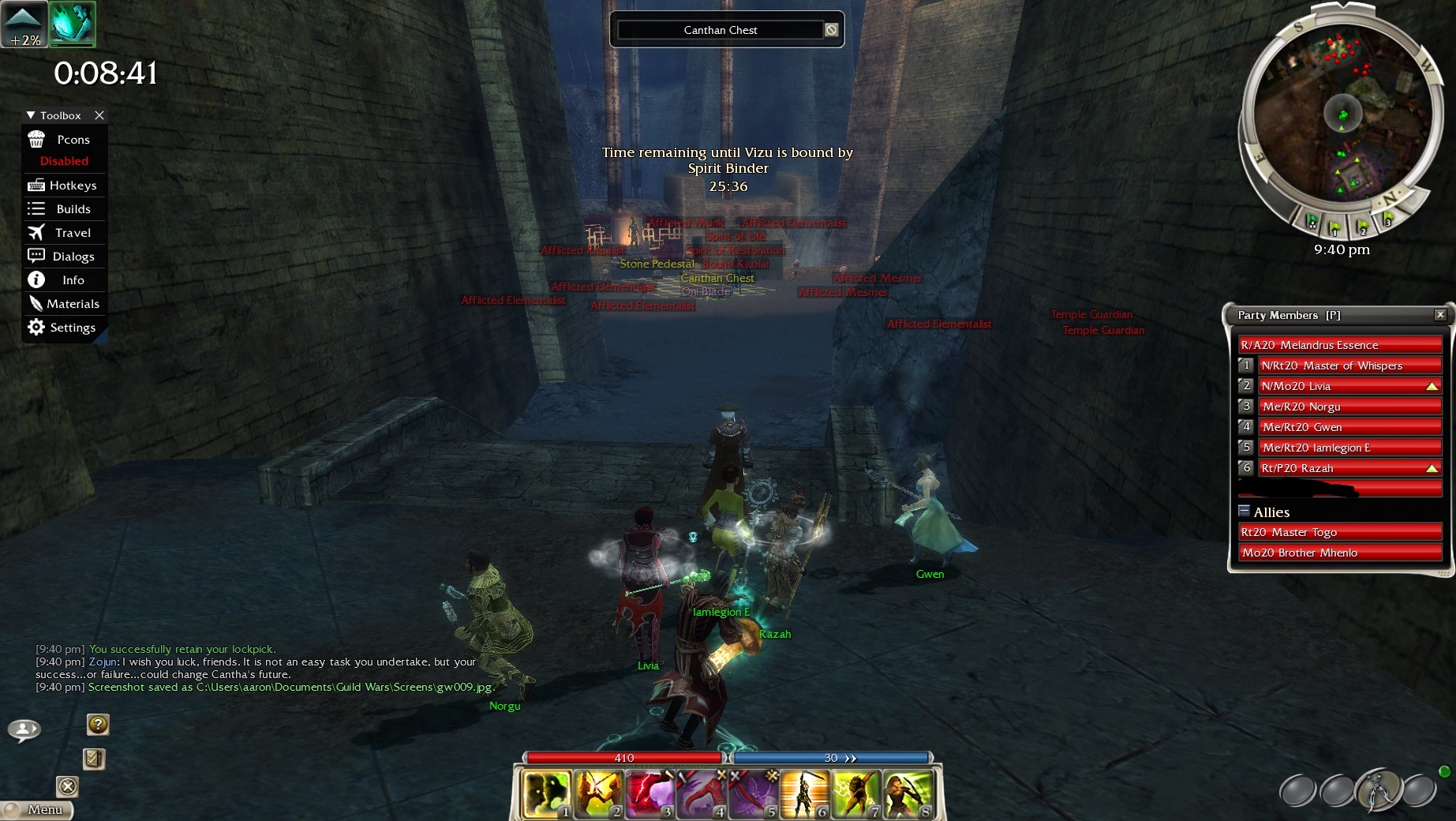Open the main Menu button
The width and height of the screenshot is (1456, 821).
[x=38, y=810]
